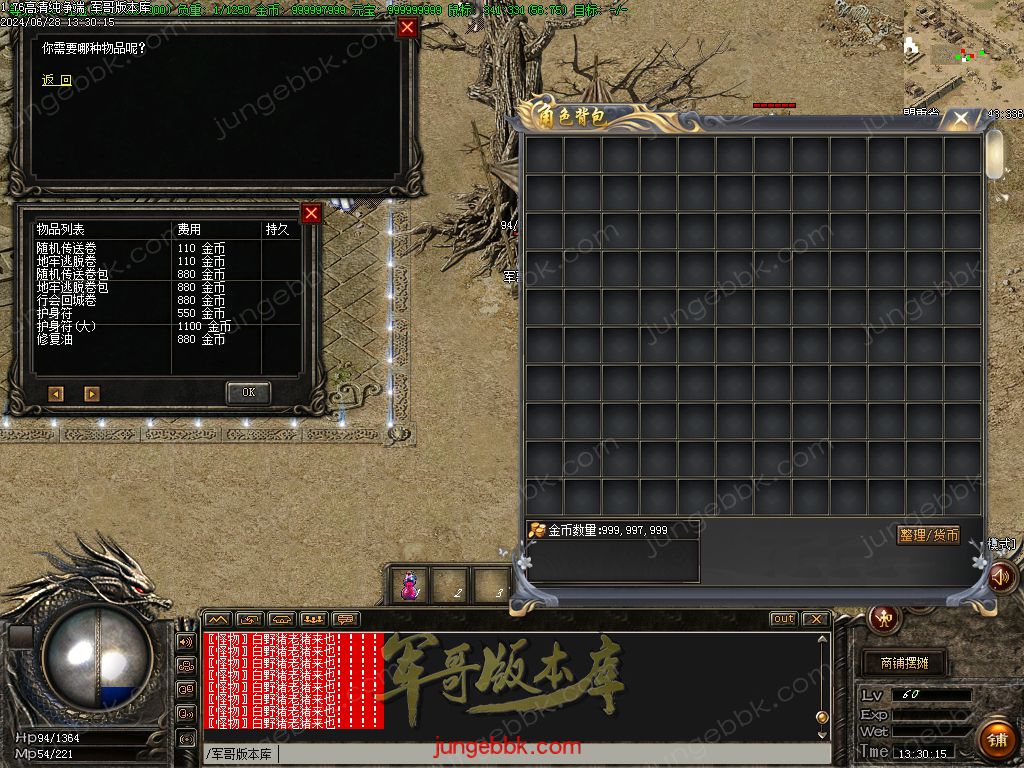Go to next shop list page
Viewport: 1024px width, 768px height.
pos(91,394)
